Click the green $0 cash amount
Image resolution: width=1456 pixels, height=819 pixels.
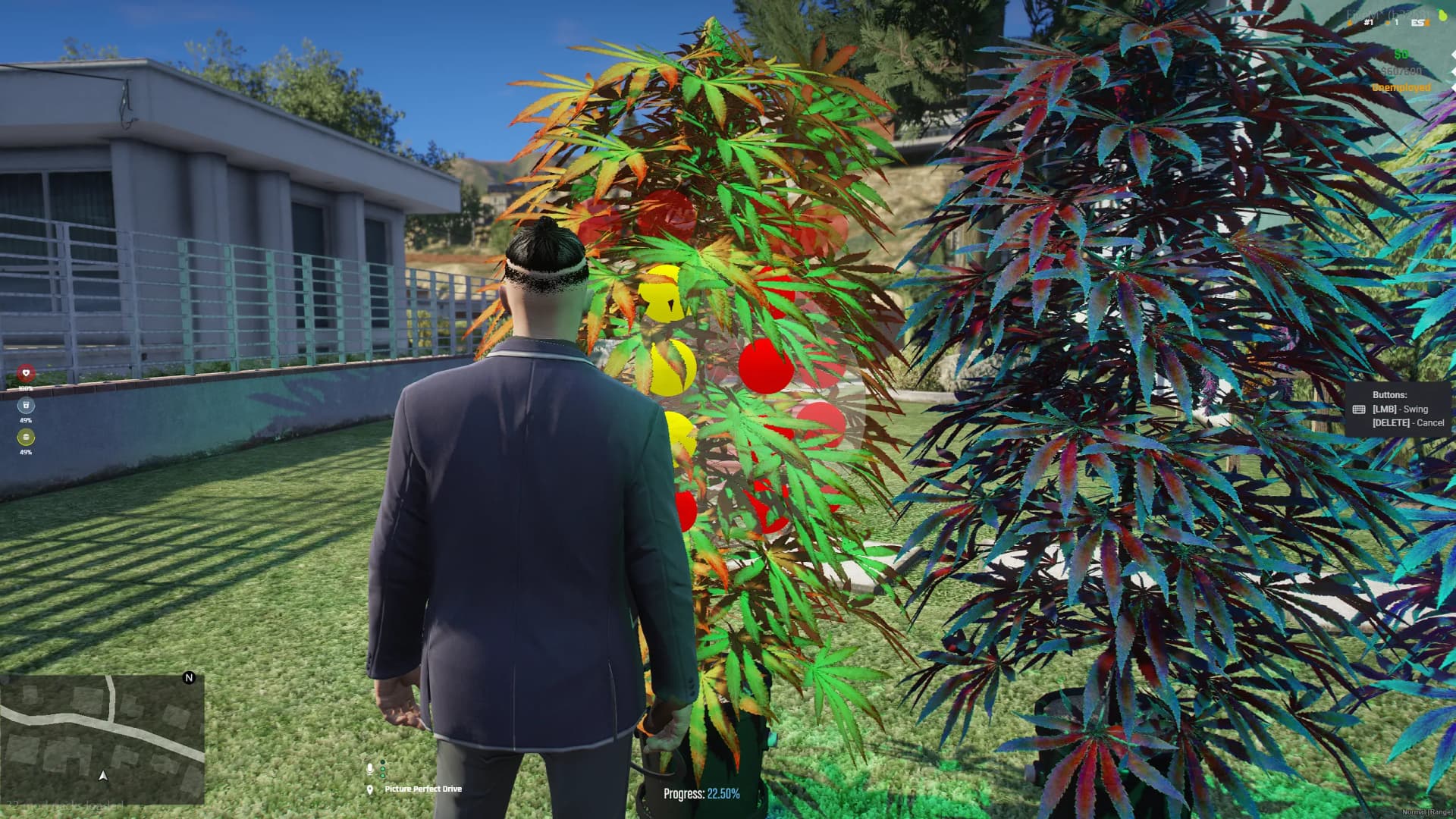[1402, 54]
